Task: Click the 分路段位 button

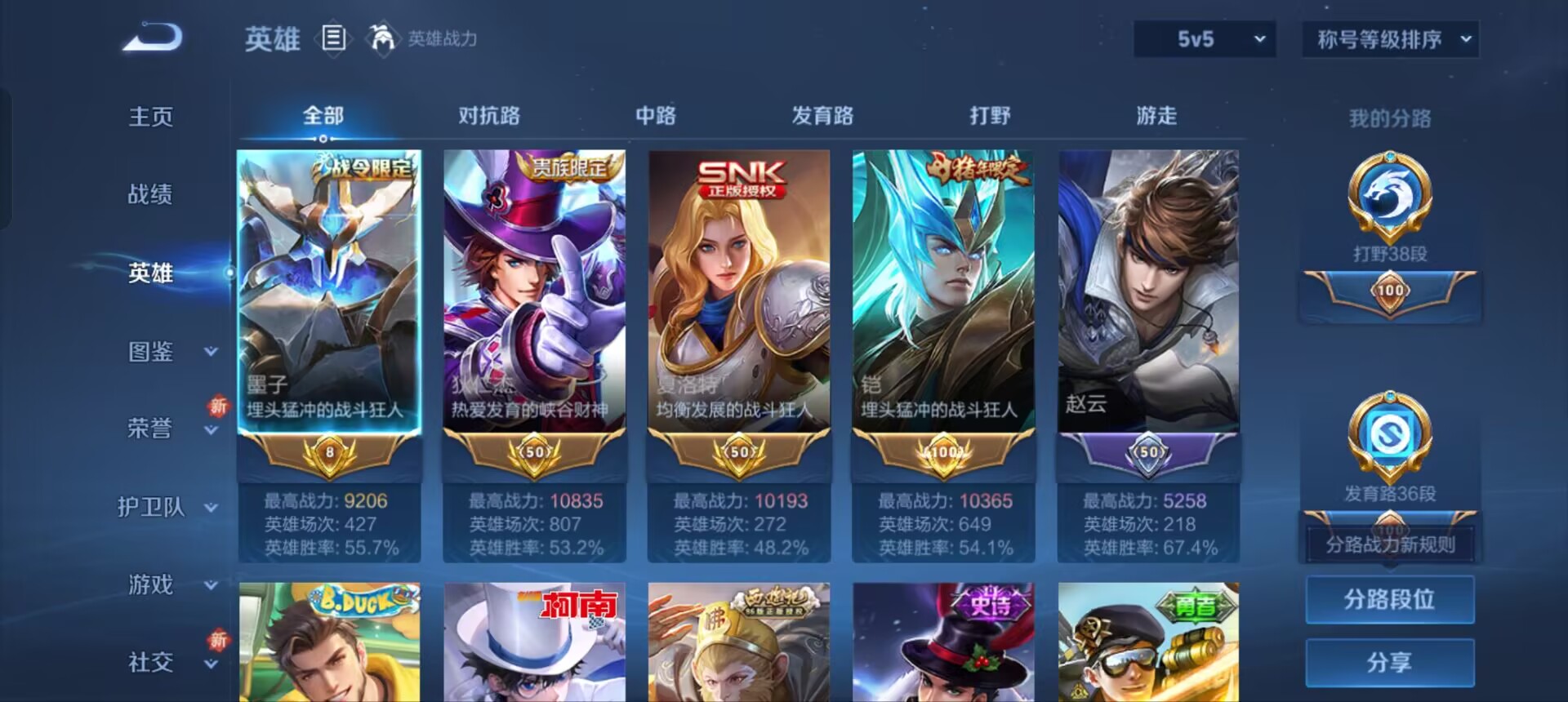Action: (1388, 599)
